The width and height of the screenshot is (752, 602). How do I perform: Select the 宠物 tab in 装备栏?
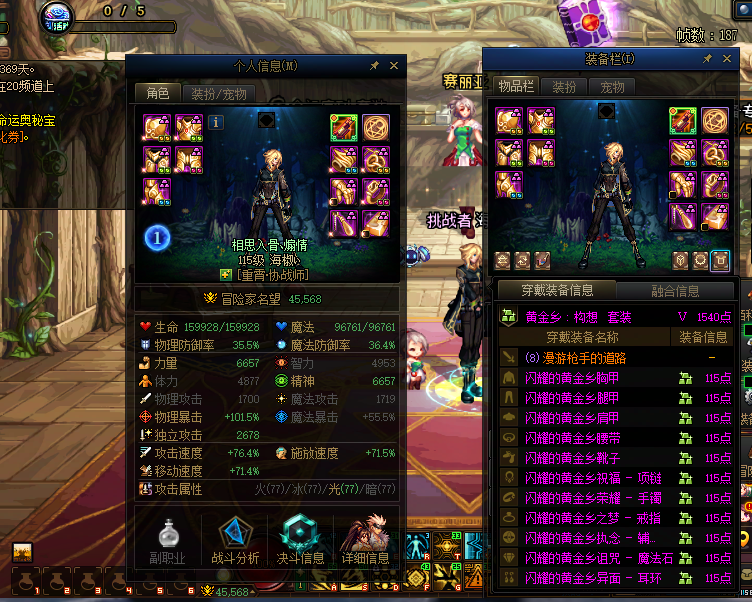tap(612, 87)
